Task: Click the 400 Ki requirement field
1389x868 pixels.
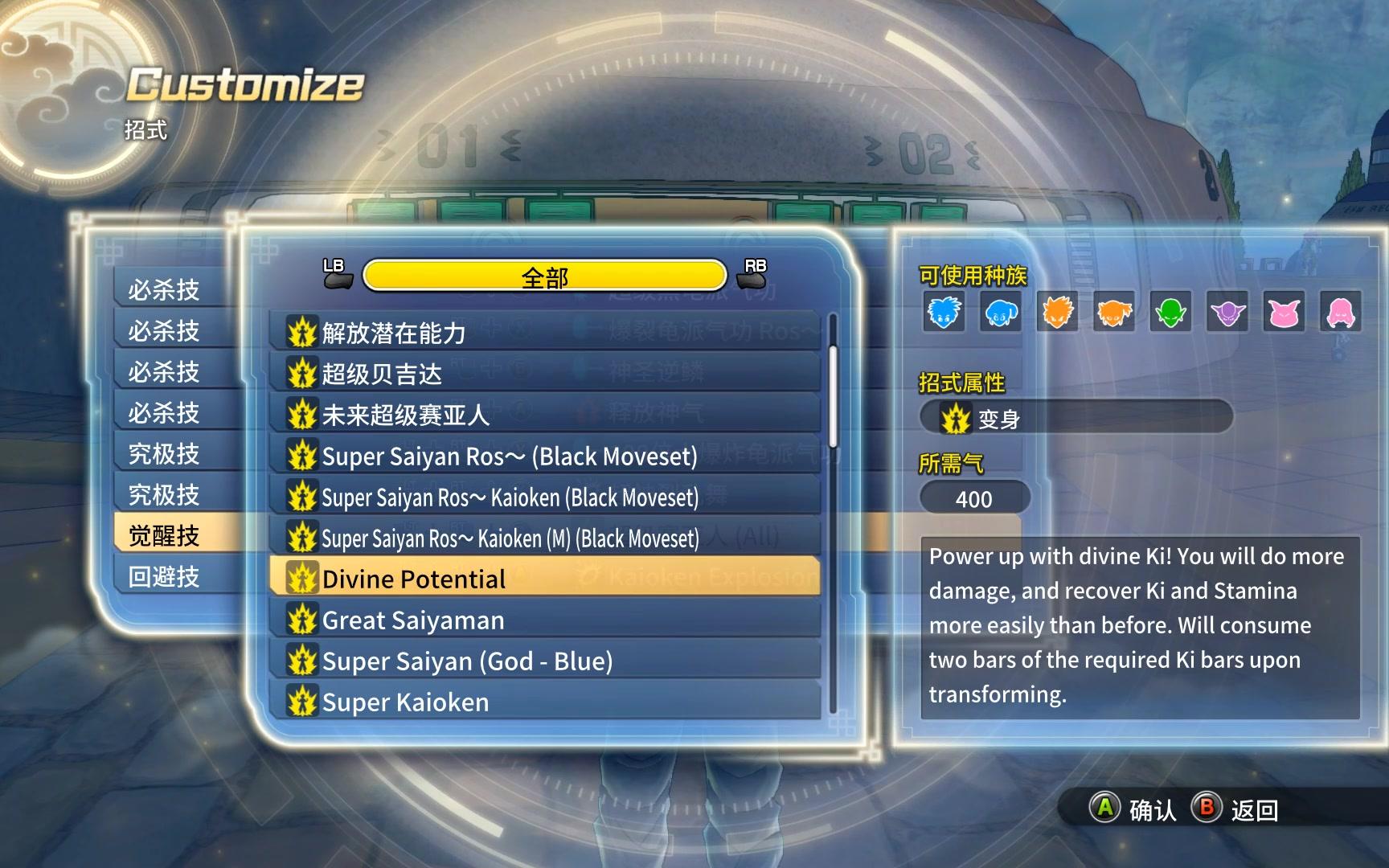Action: point(974,498)
